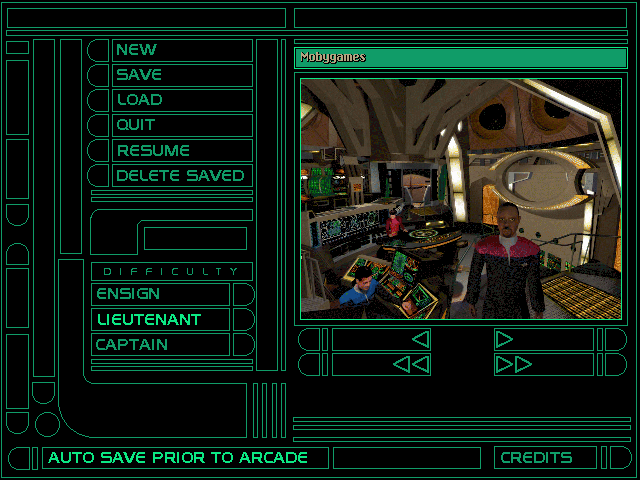Select the Mobygames save name field
Viewport: 640px width, 480px height.
(460, 58)
